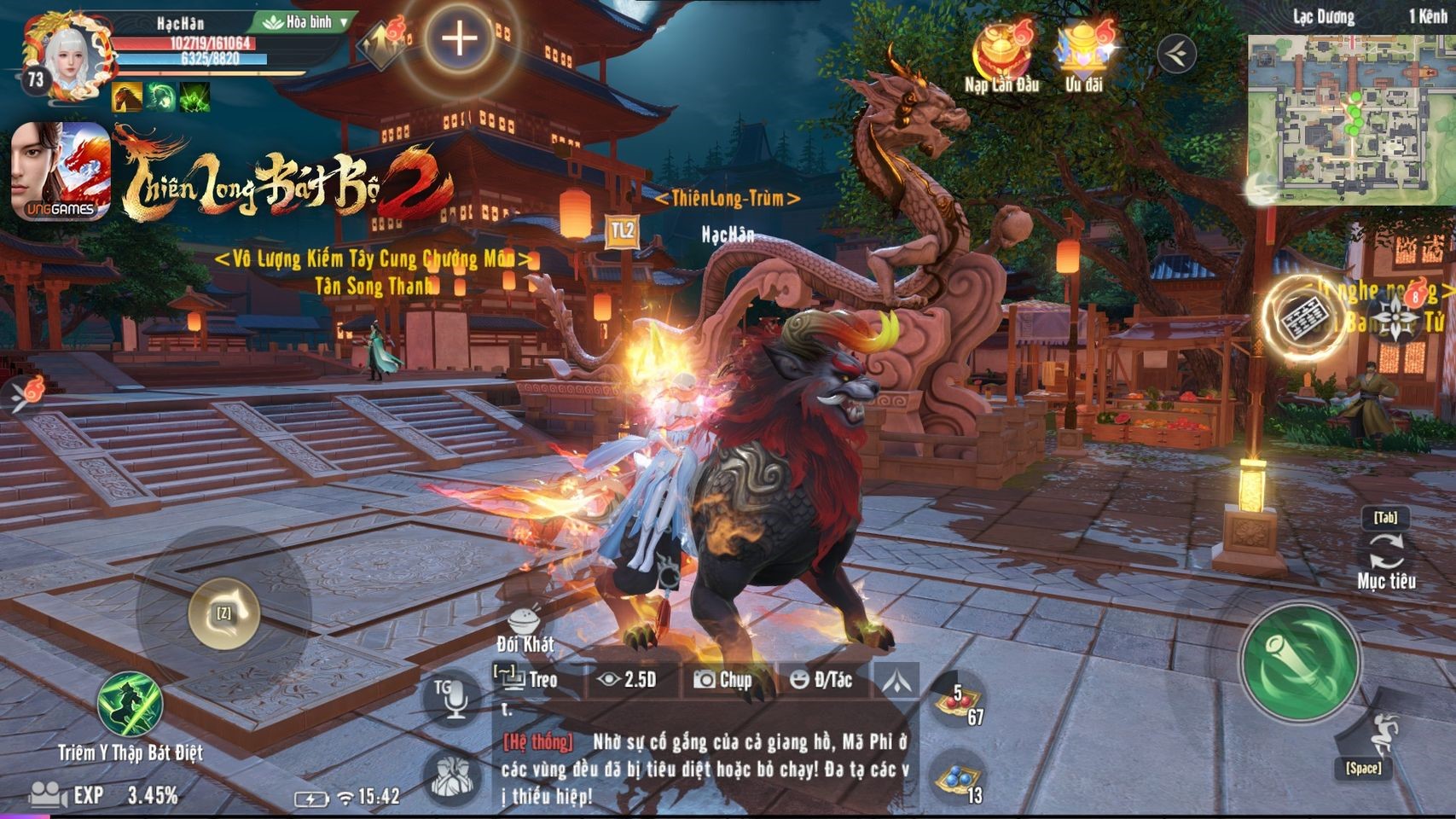
Task: Tap the round plus button
Action: (459, 38)
